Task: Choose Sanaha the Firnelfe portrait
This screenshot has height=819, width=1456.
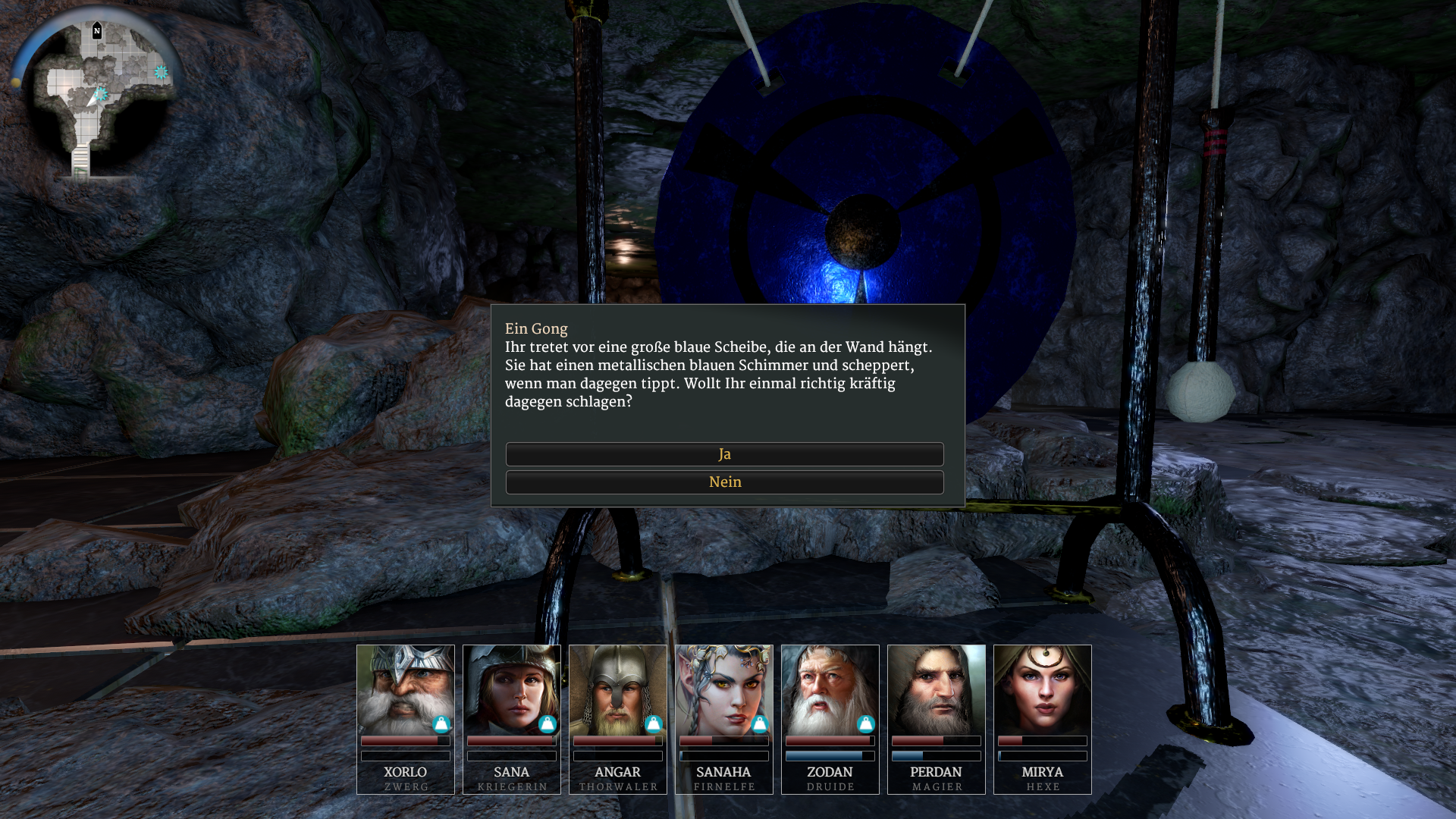Action: point(724,690)
